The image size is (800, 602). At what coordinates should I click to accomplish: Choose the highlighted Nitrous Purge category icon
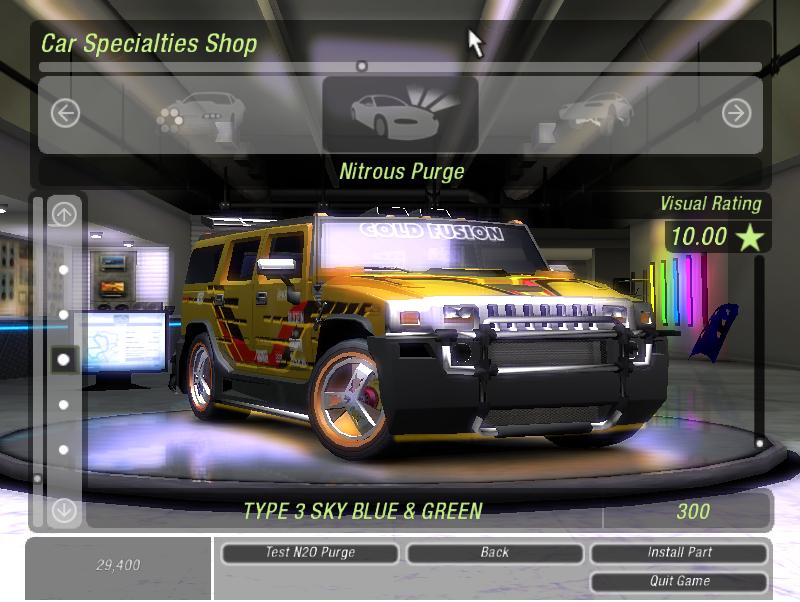[x=400, y=113]
